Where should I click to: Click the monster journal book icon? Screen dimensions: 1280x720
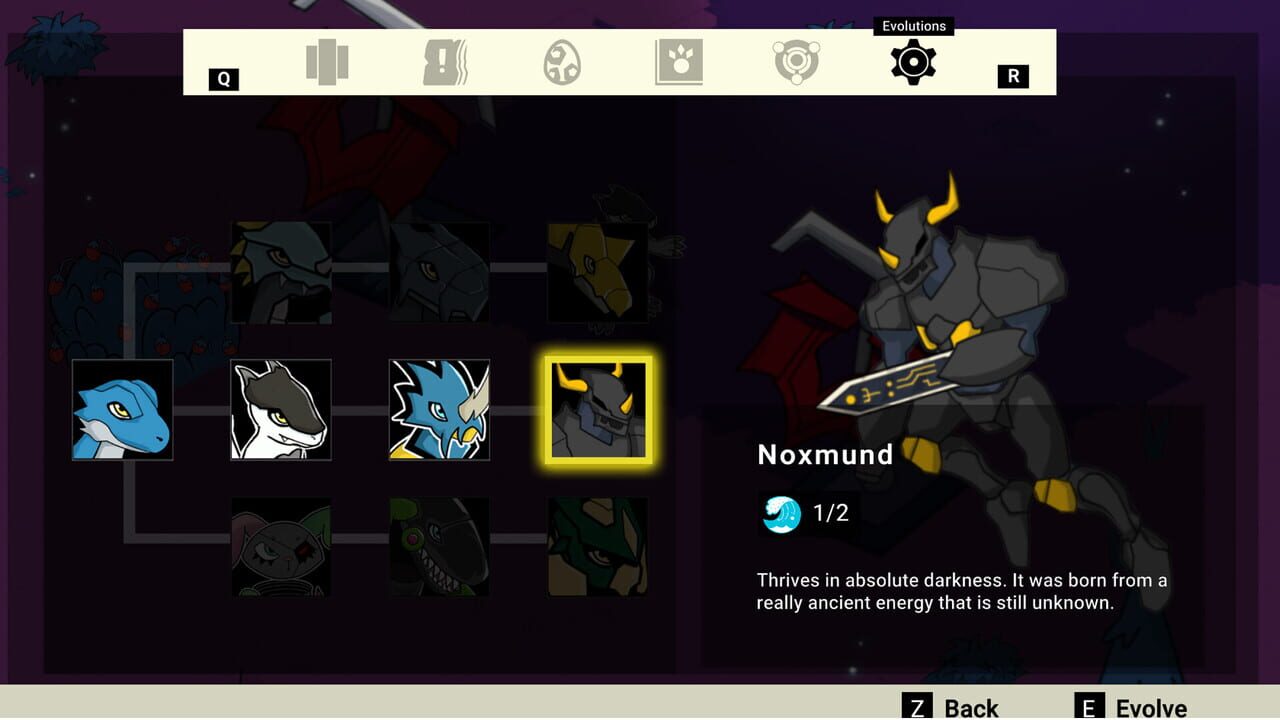point(678,62)
